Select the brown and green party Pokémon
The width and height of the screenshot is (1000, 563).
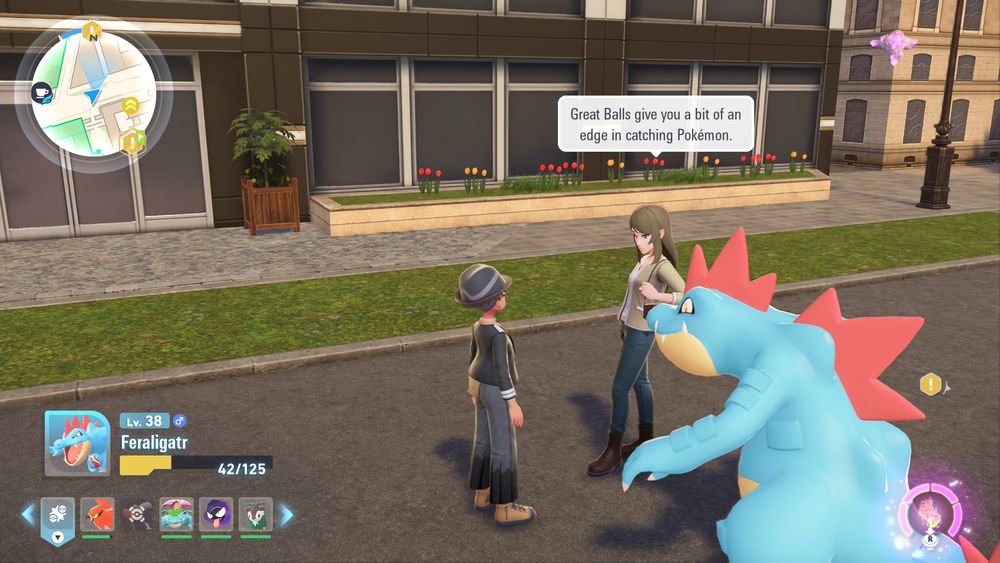click(x=255, y=515)
